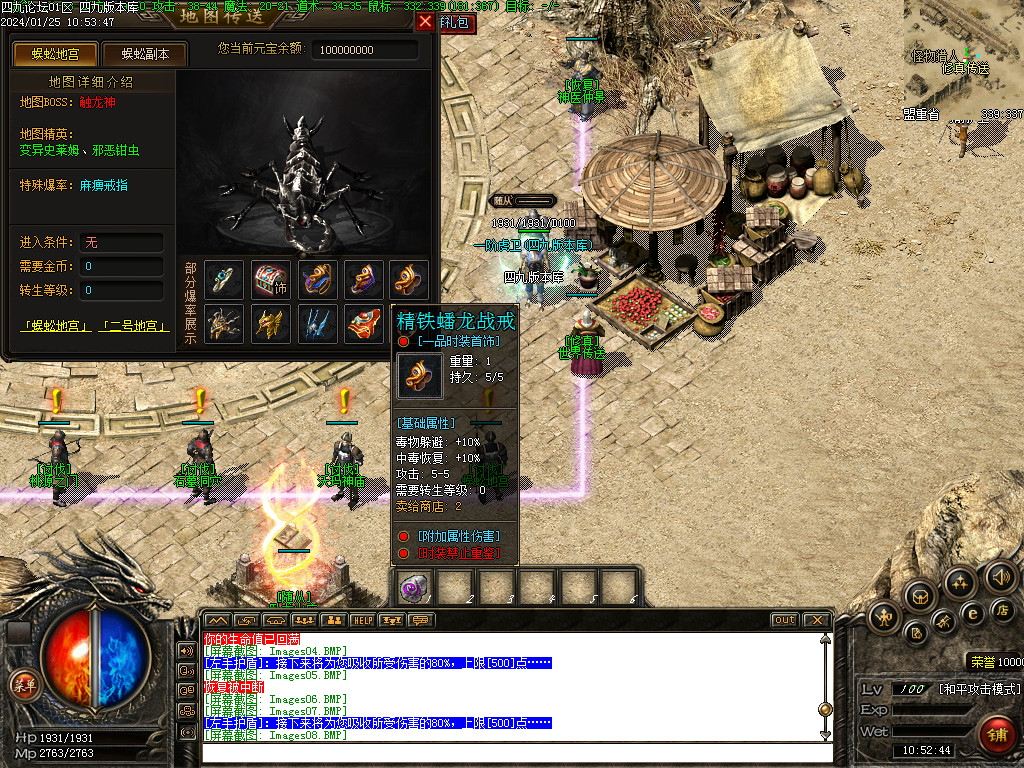Viewport: 1024px width, 768px height.
Task: Open the skills four-star round button
Action: click(x=960, y=583)
